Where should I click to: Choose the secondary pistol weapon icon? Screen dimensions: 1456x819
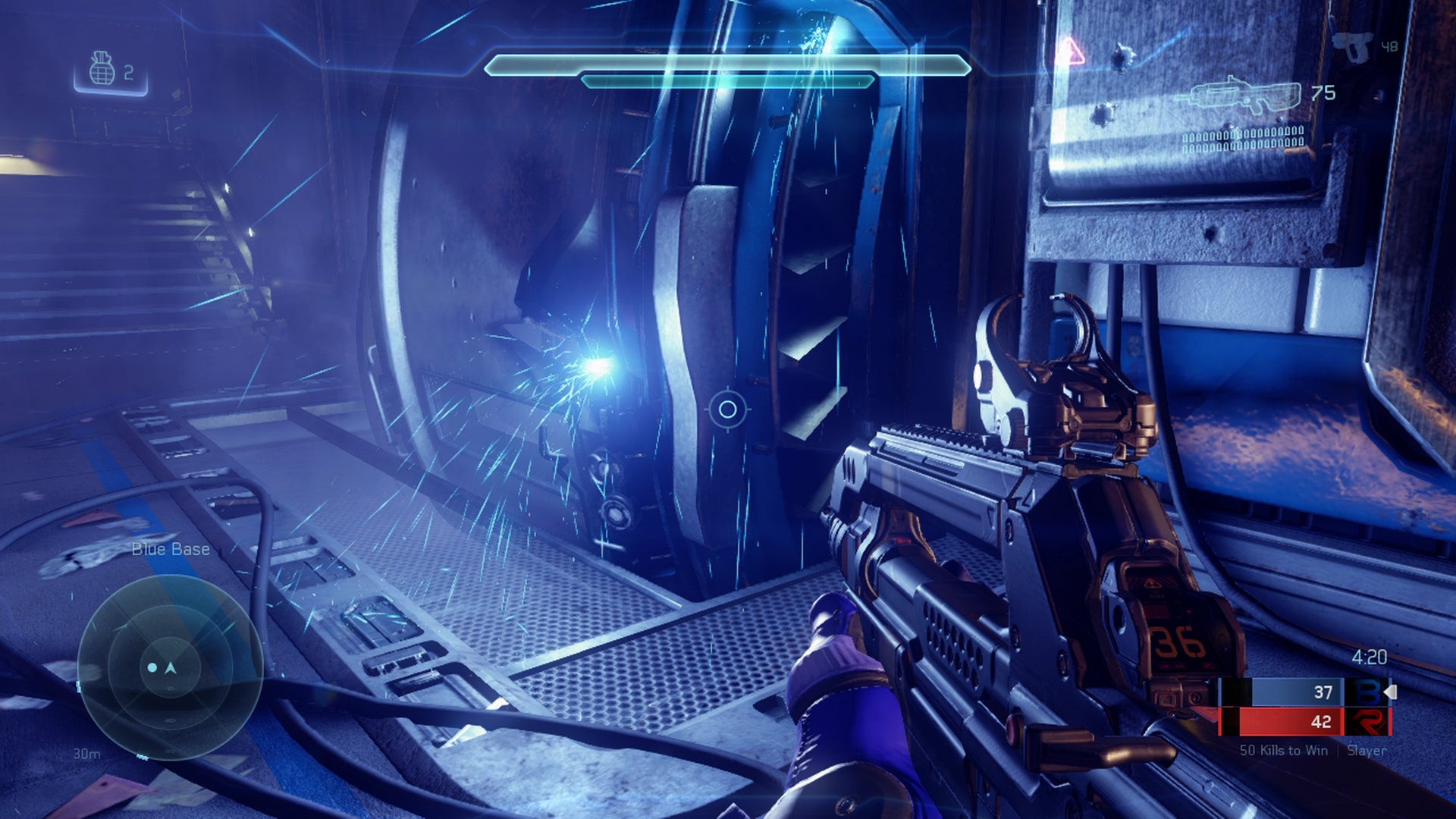pyautogui.click(x=1353, y=46)
